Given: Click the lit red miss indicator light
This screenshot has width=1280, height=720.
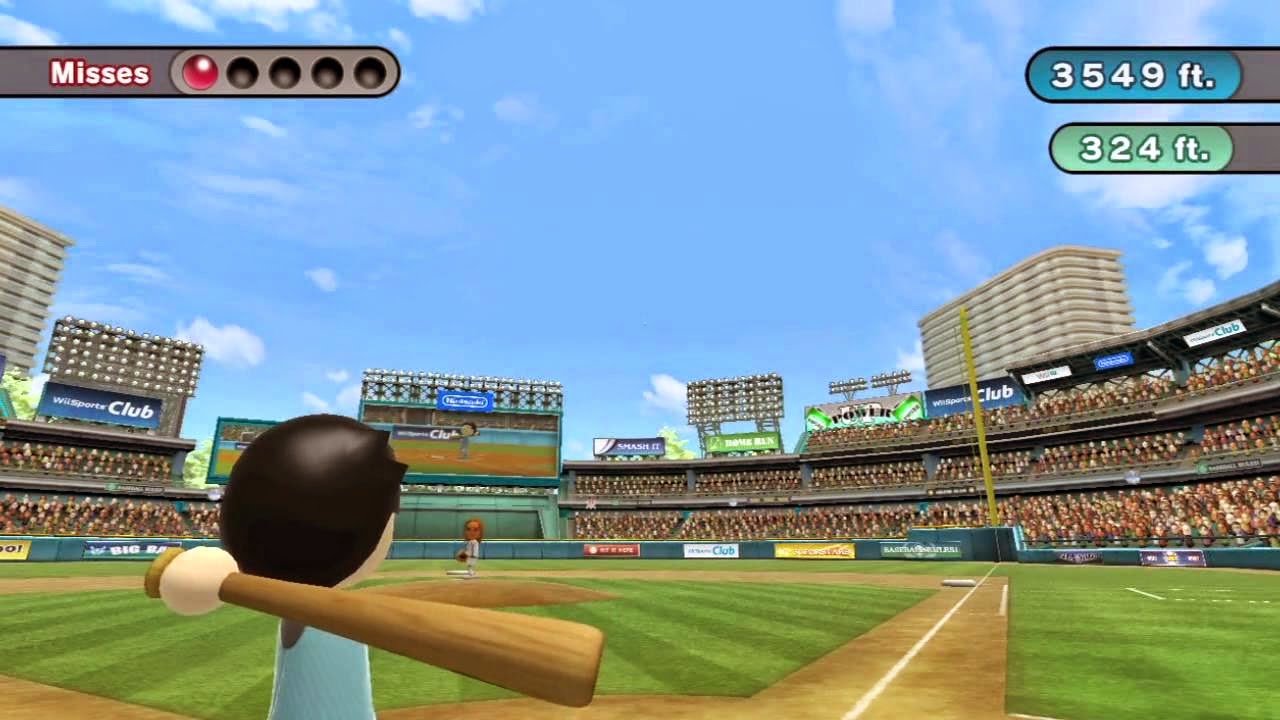Looking at the screenshot, I should 201,73.
